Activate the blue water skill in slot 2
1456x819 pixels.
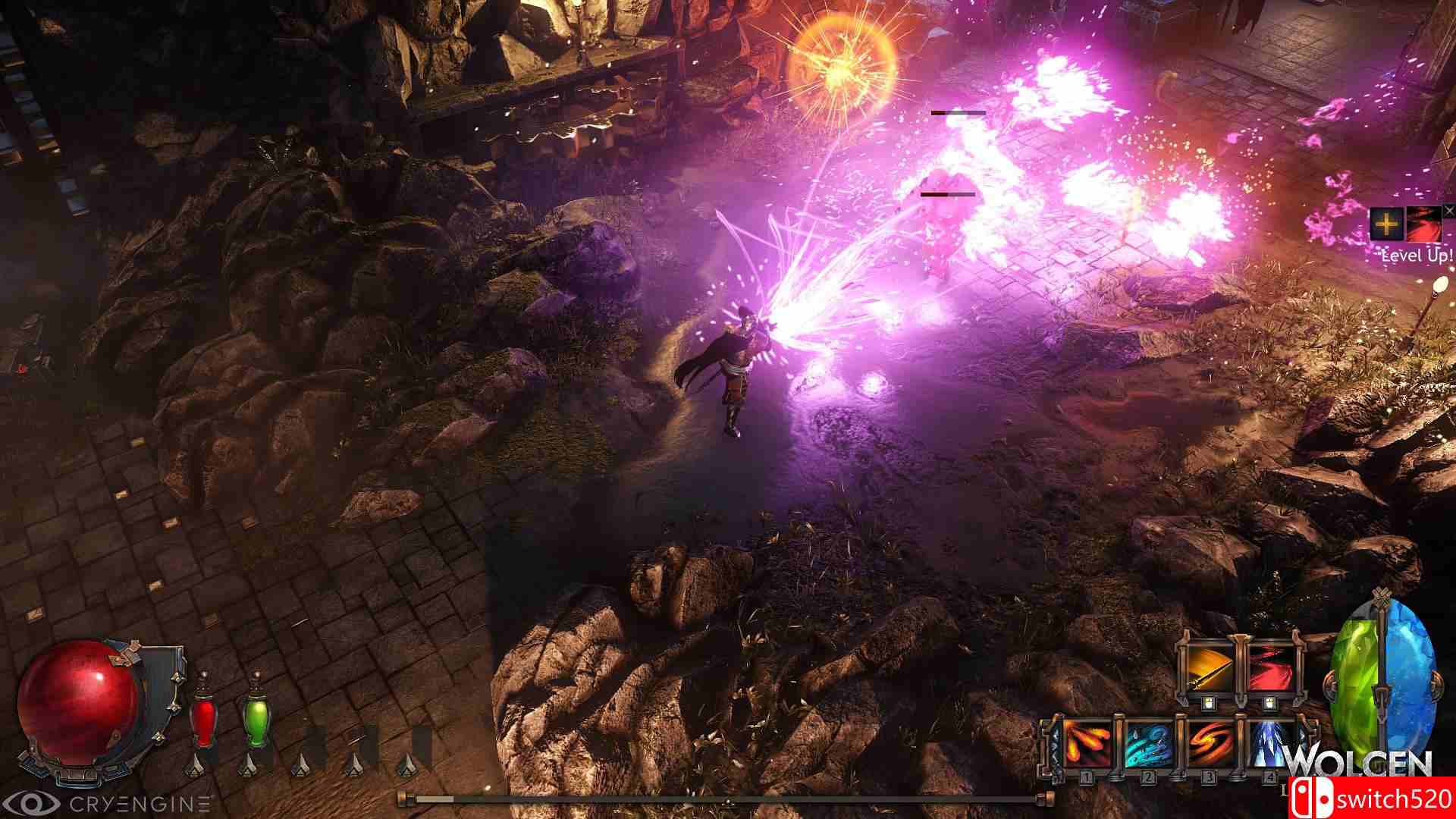tap(1147, 745)
